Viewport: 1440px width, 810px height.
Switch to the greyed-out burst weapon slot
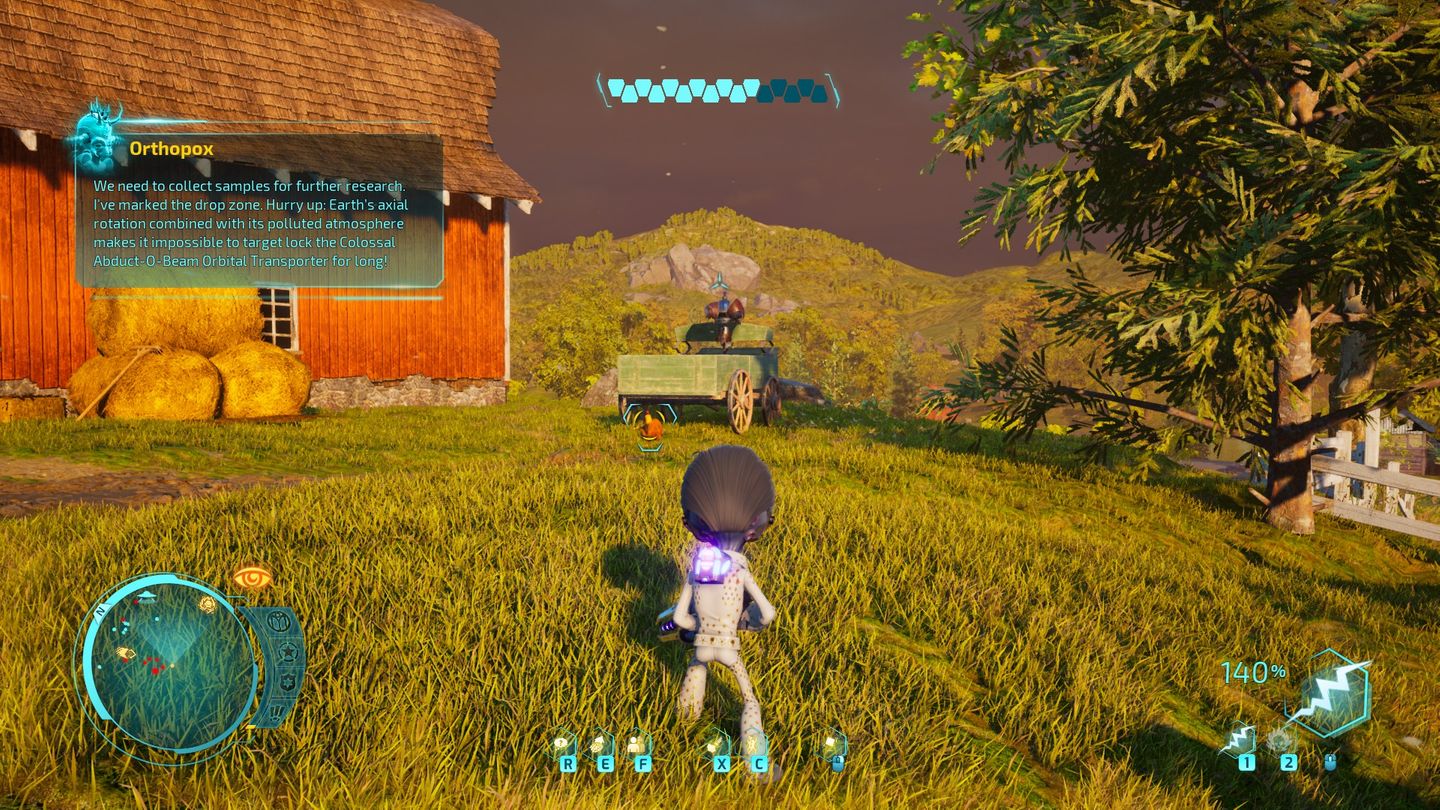pos(1280,740)
